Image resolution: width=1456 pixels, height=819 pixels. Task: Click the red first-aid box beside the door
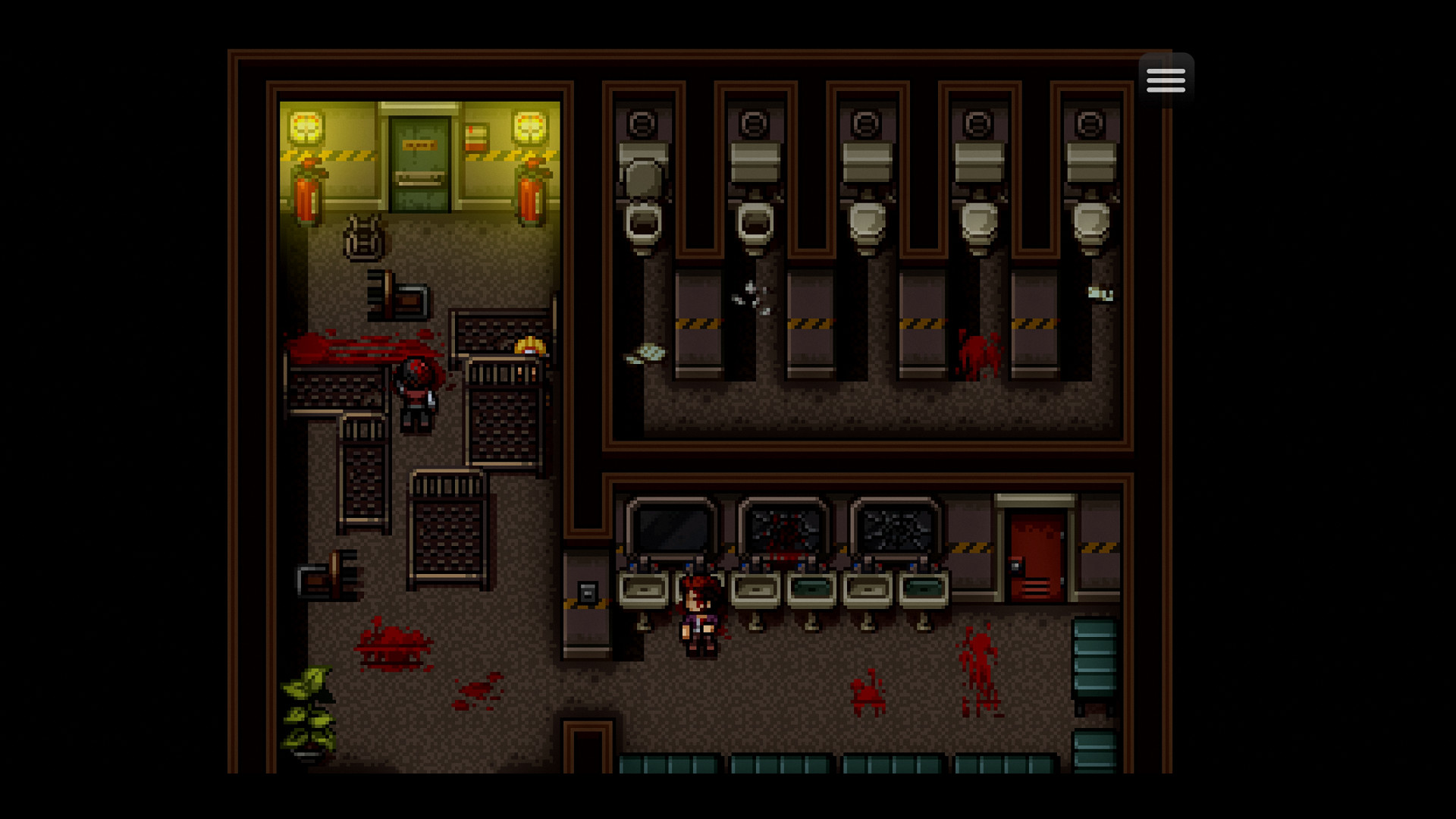pos(476,136)
